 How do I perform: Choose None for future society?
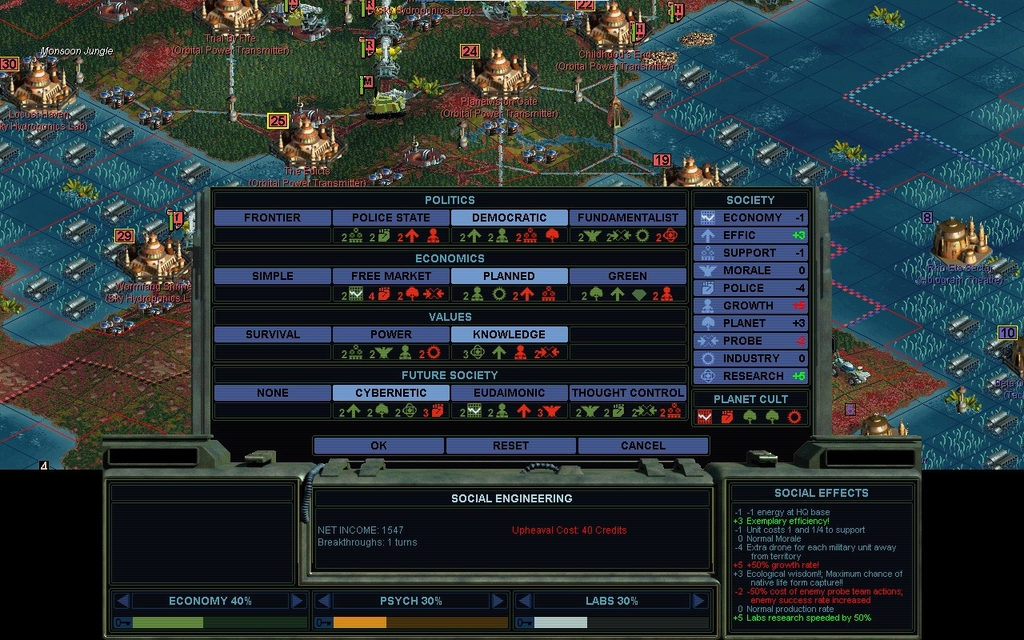click(x=272, y=393)
